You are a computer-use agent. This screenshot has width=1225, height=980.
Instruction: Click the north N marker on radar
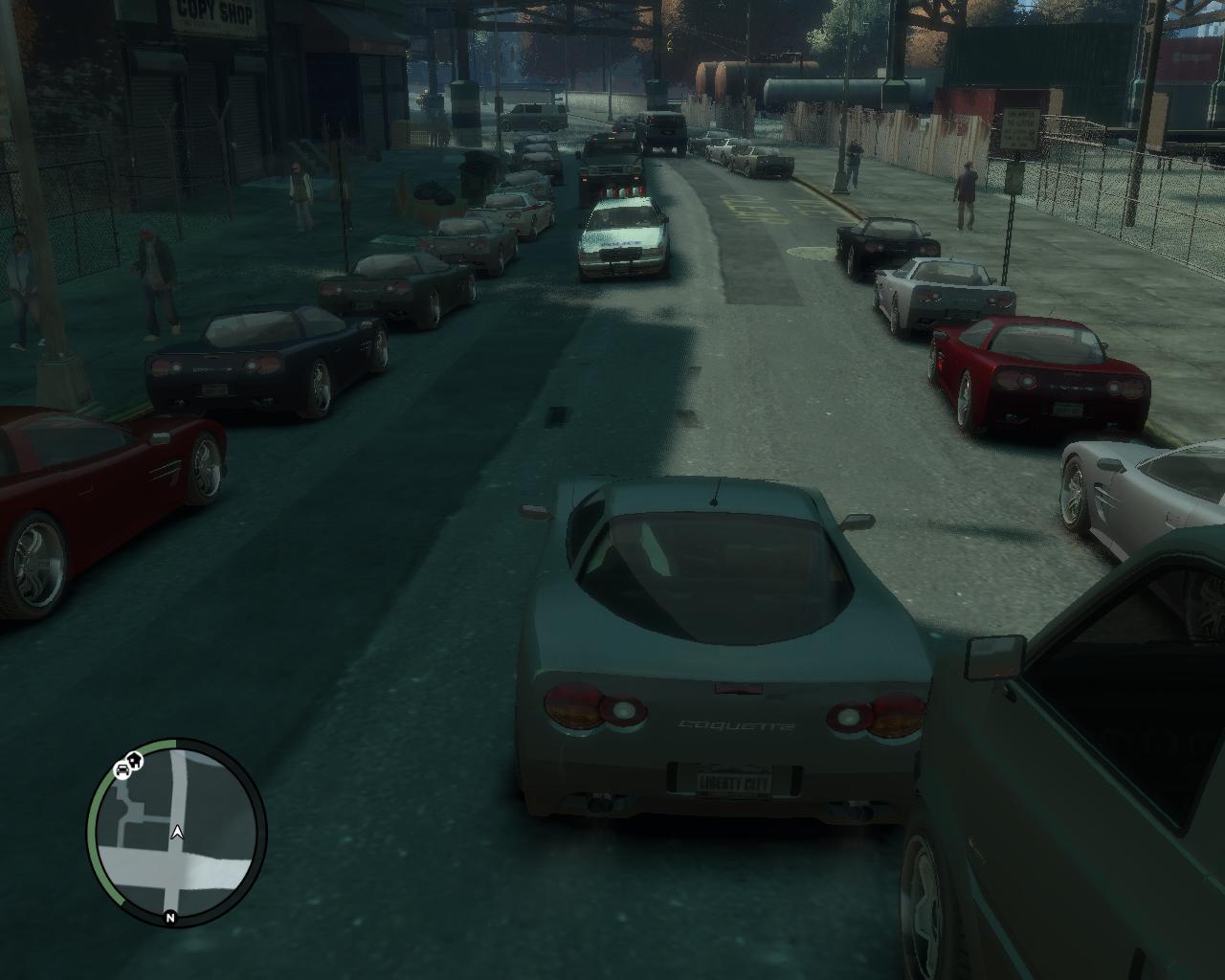click(170, 917)
